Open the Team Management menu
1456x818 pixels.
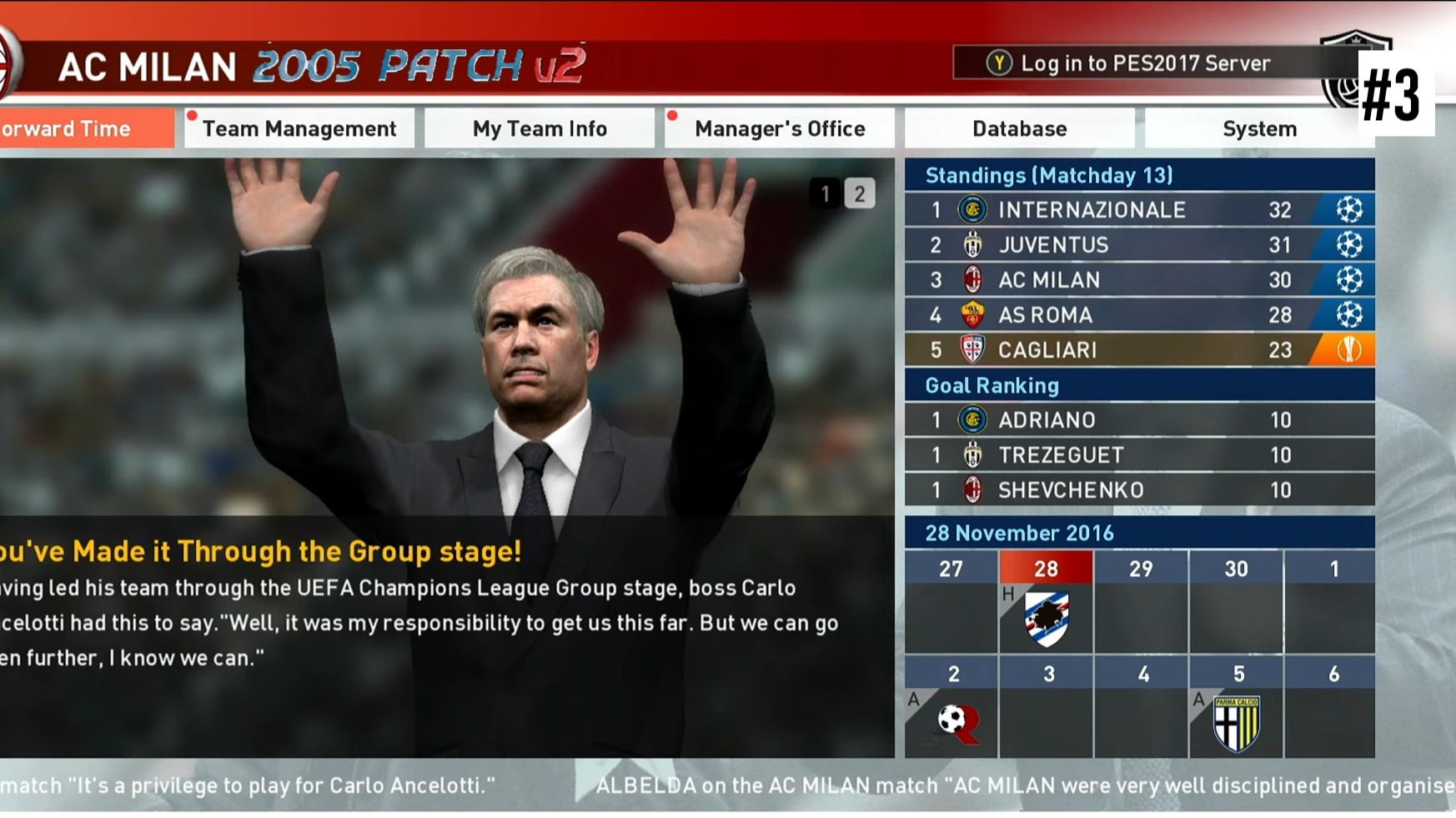pyautogui.click(x=299, y=128)
